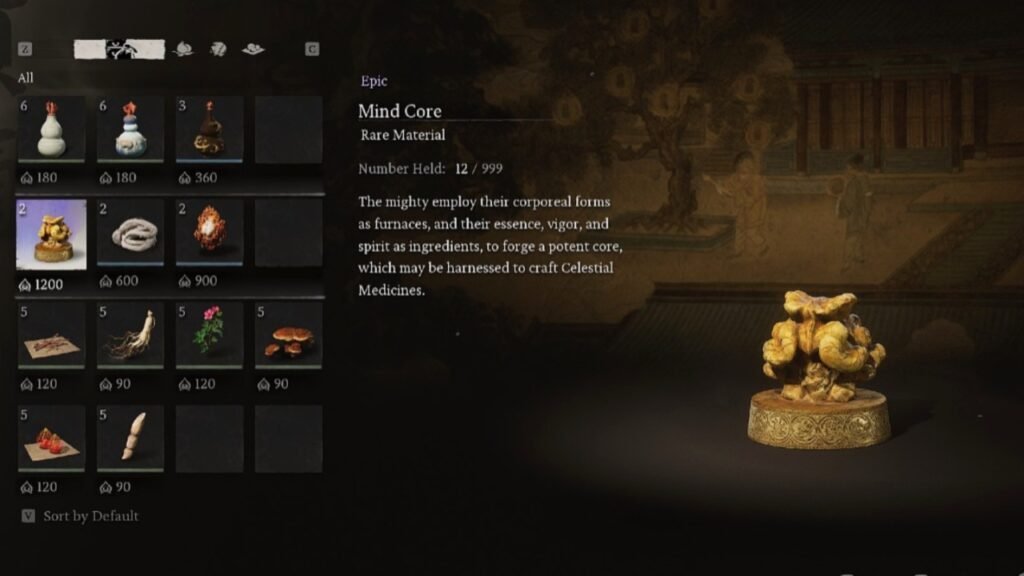Choose the dark brown gourd slot
1024x576 pixels.
pos(209,130)
